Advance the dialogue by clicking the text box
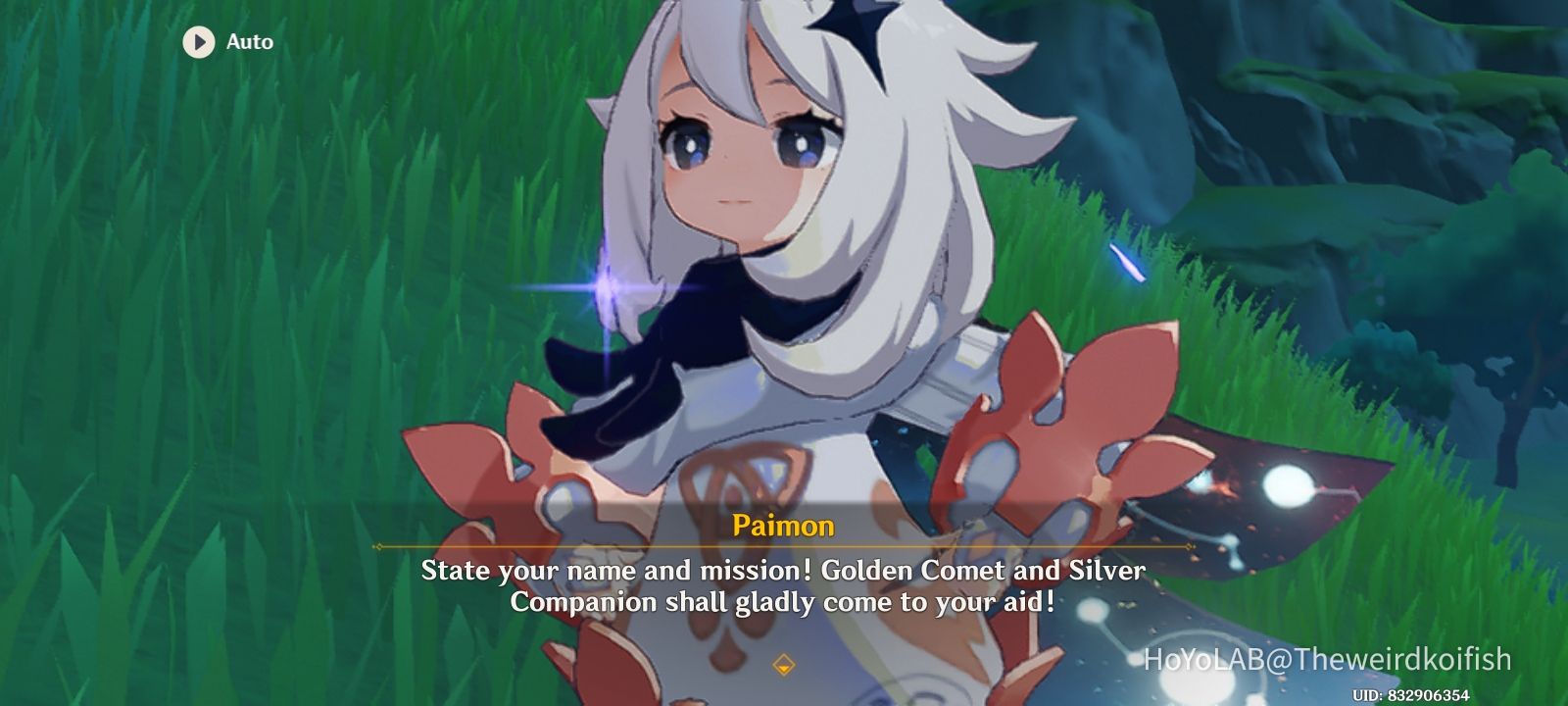 coord(783,588)
